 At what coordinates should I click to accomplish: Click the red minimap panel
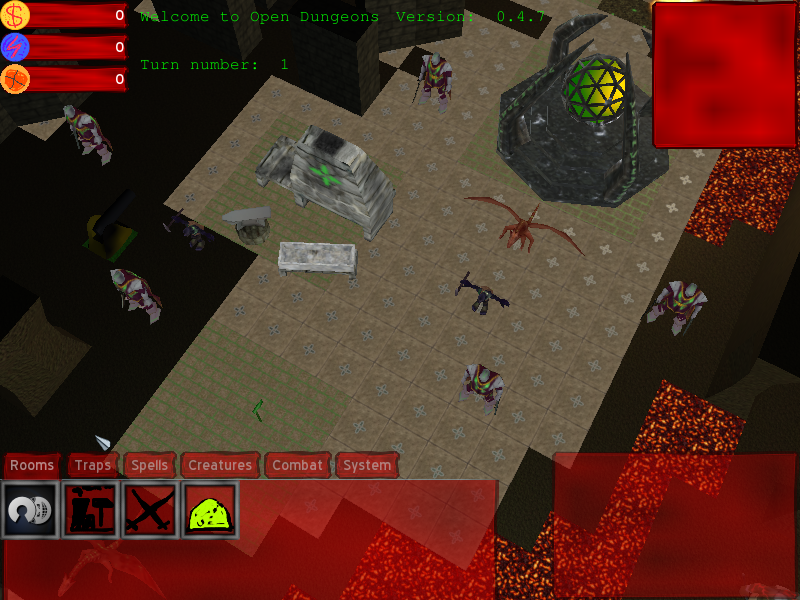(x=725, y=75)
